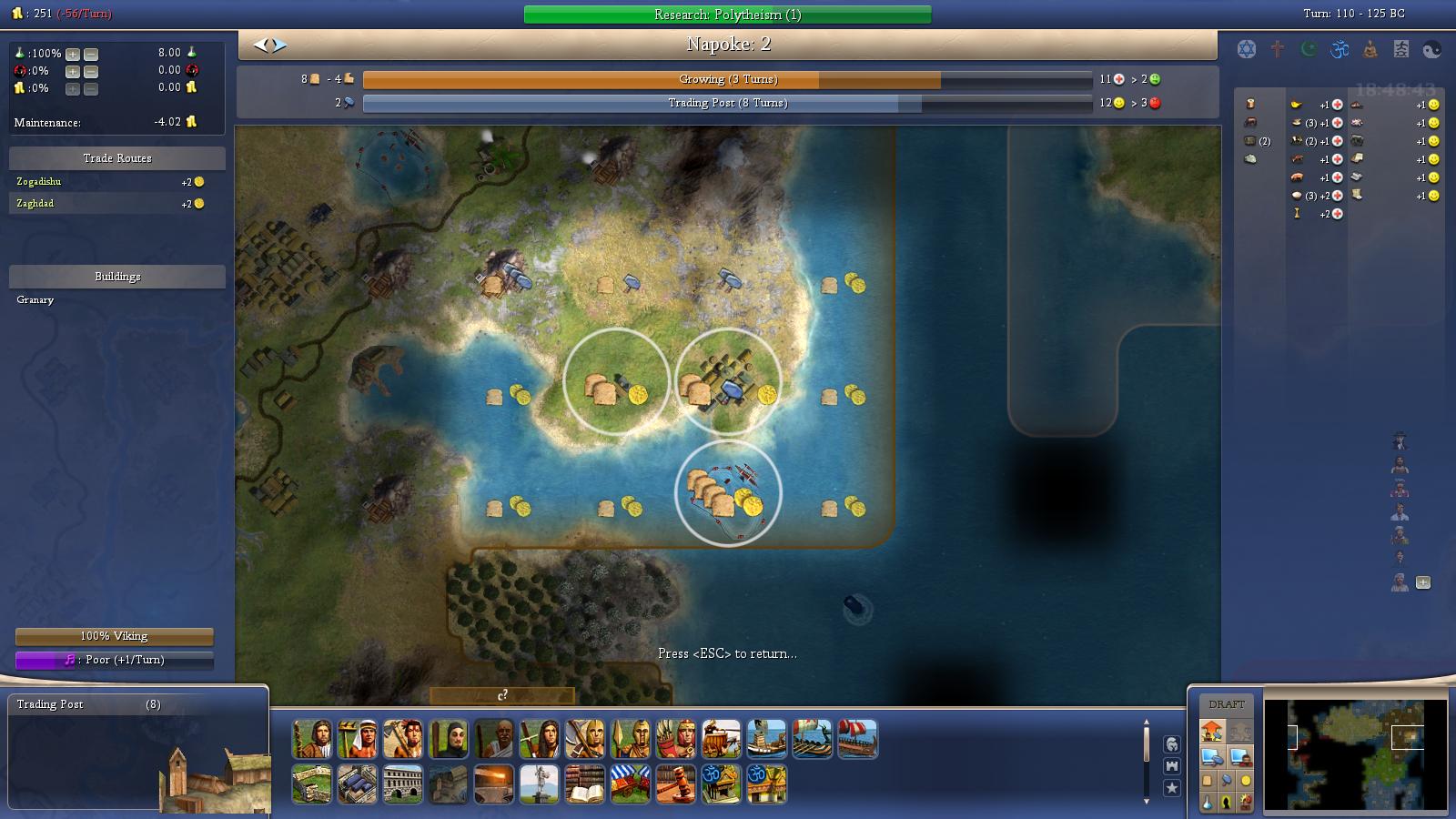The image size is (1456, 819).
Task: Toggle the gold coin overlay in DRAFT panel
Action: pyautogui.click(x=1245, y=780)
